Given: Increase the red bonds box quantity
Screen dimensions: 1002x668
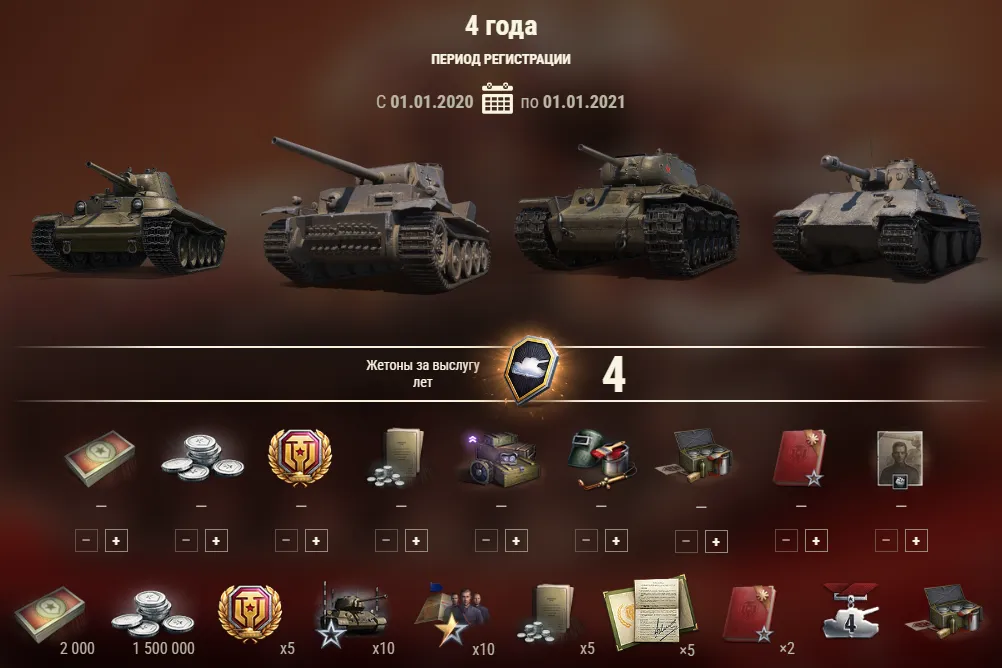Looking at the screenshot, I should click(x=116, y=540).
